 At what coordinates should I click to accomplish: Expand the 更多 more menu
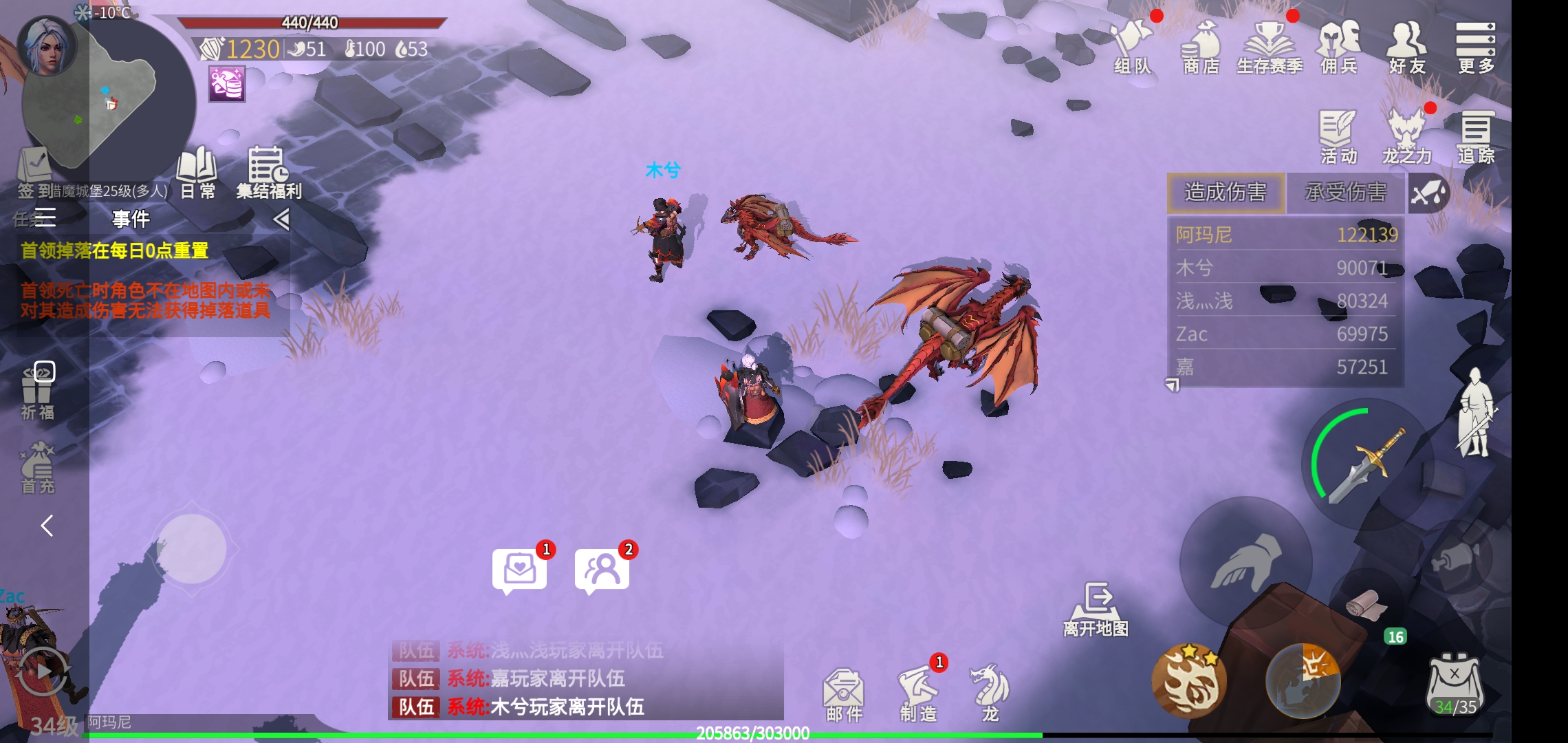pos(1475,46)
